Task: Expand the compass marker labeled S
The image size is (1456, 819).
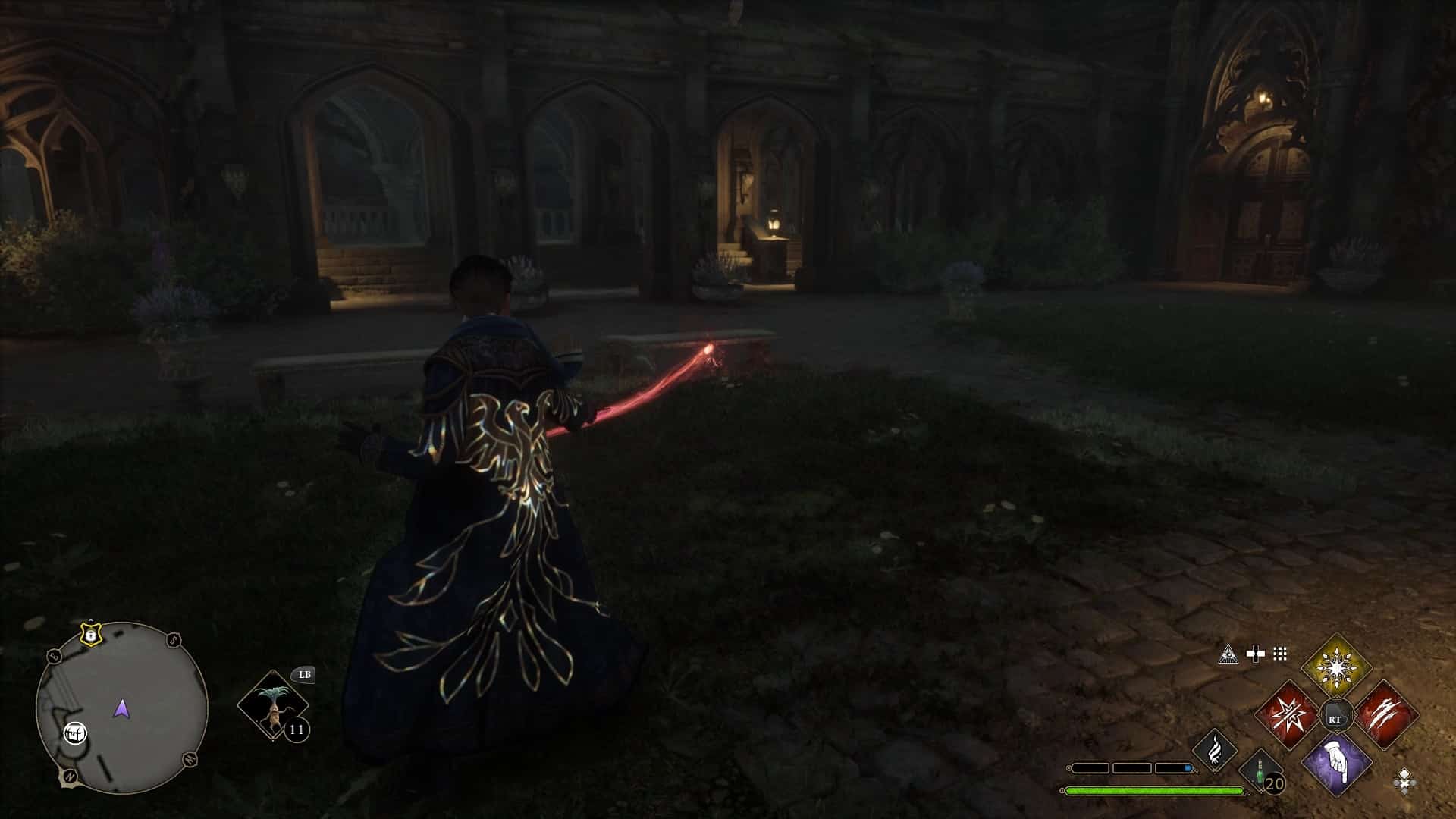Action: pyautogui.click(x=173, y=639)
